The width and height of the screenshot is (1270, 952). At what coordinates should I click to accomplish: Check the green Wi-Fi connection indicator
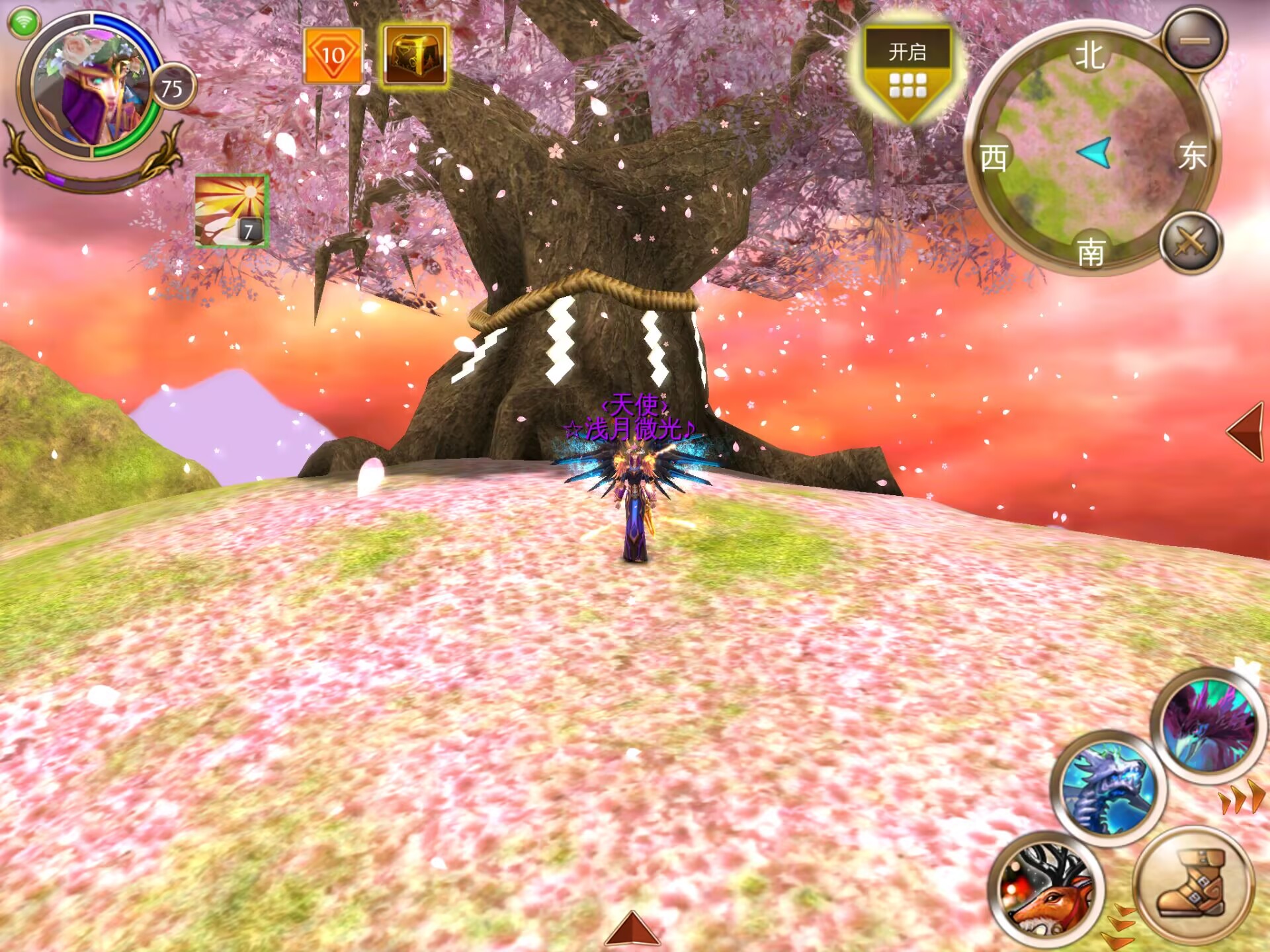[24, 22]
